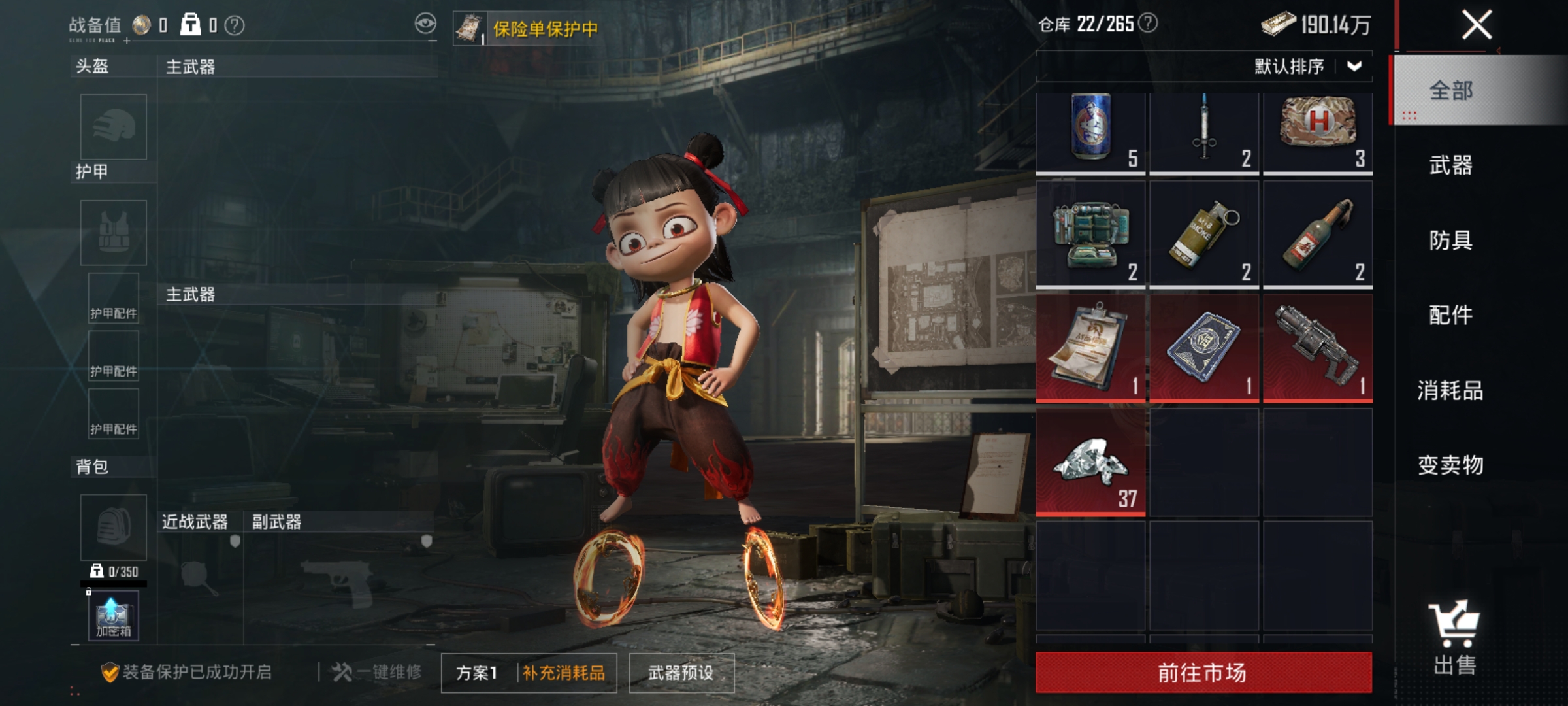
Task: Choose the first aid kit with H
Action: coord(1317,133)
